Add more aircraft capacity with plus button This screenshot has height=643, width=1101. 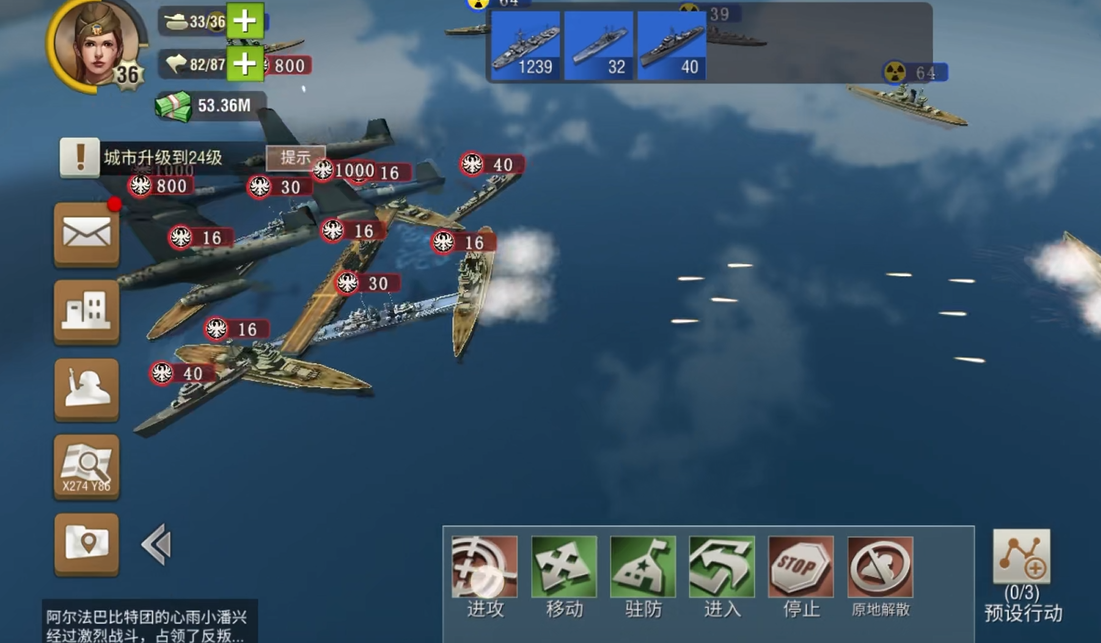click(x=245, y=64)
